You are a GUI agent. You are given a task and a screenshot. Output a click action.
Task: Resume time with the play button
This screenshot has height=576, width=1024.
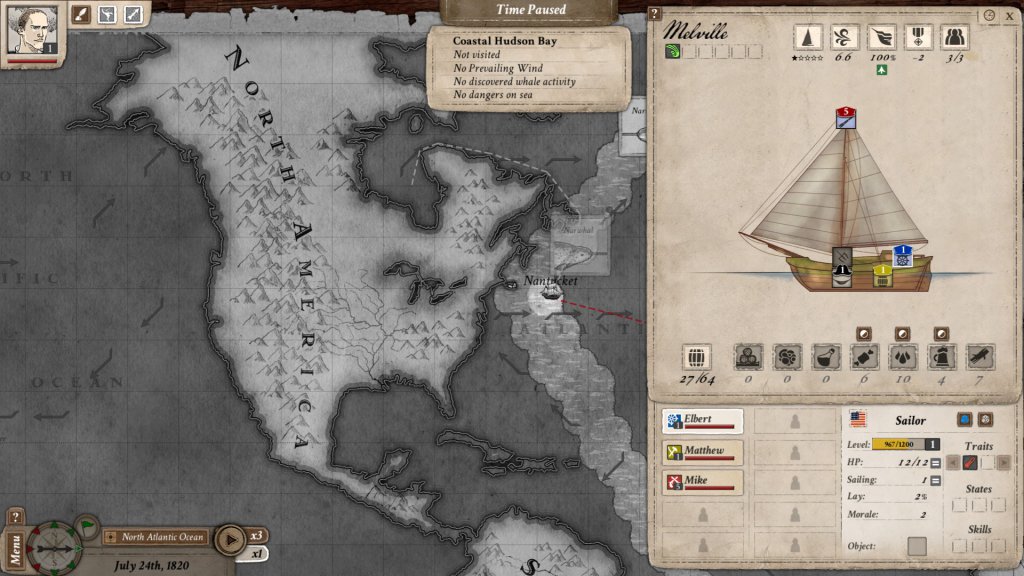[x=229, y=537]
